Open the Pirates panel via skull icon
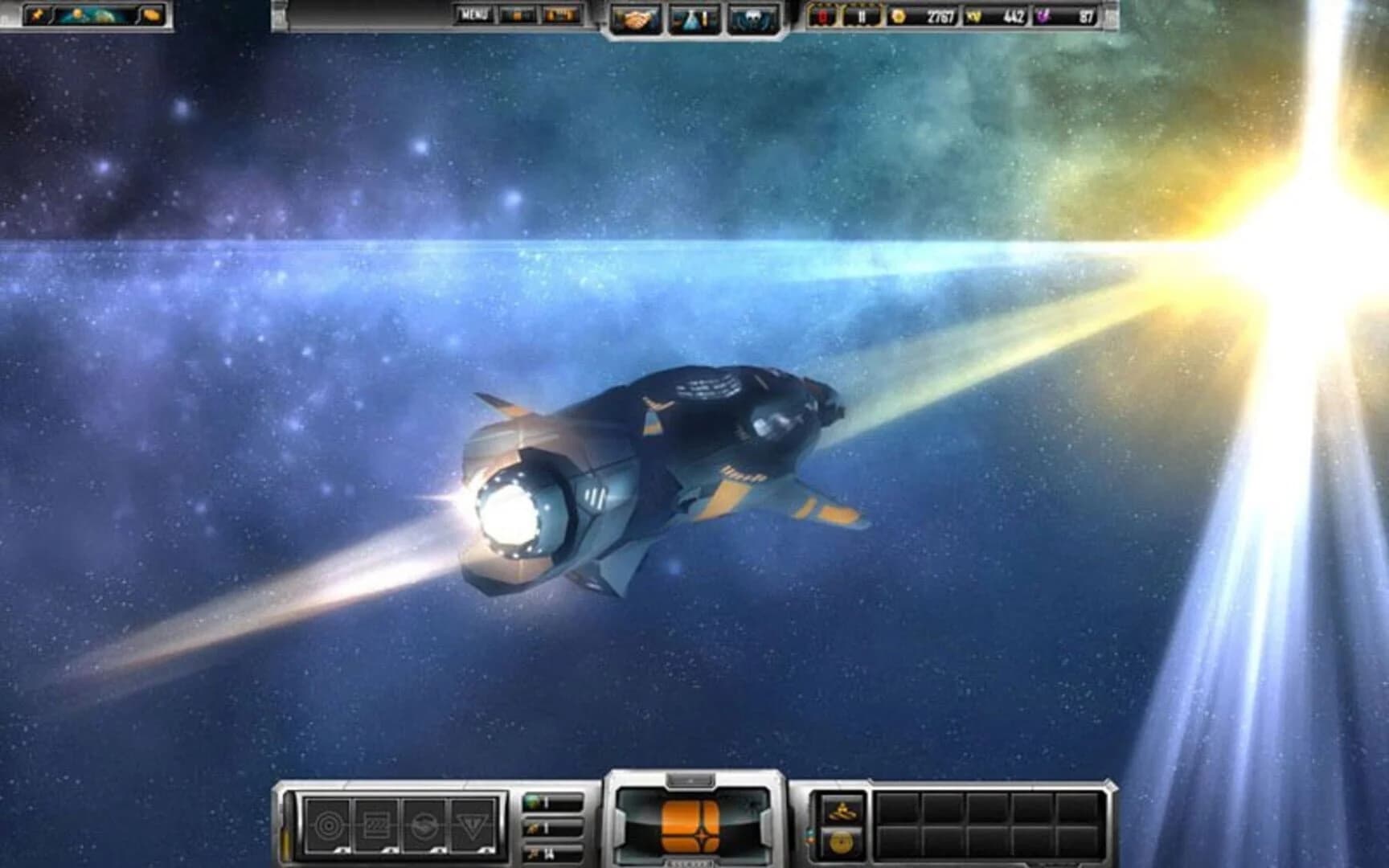 pos(751,16)
